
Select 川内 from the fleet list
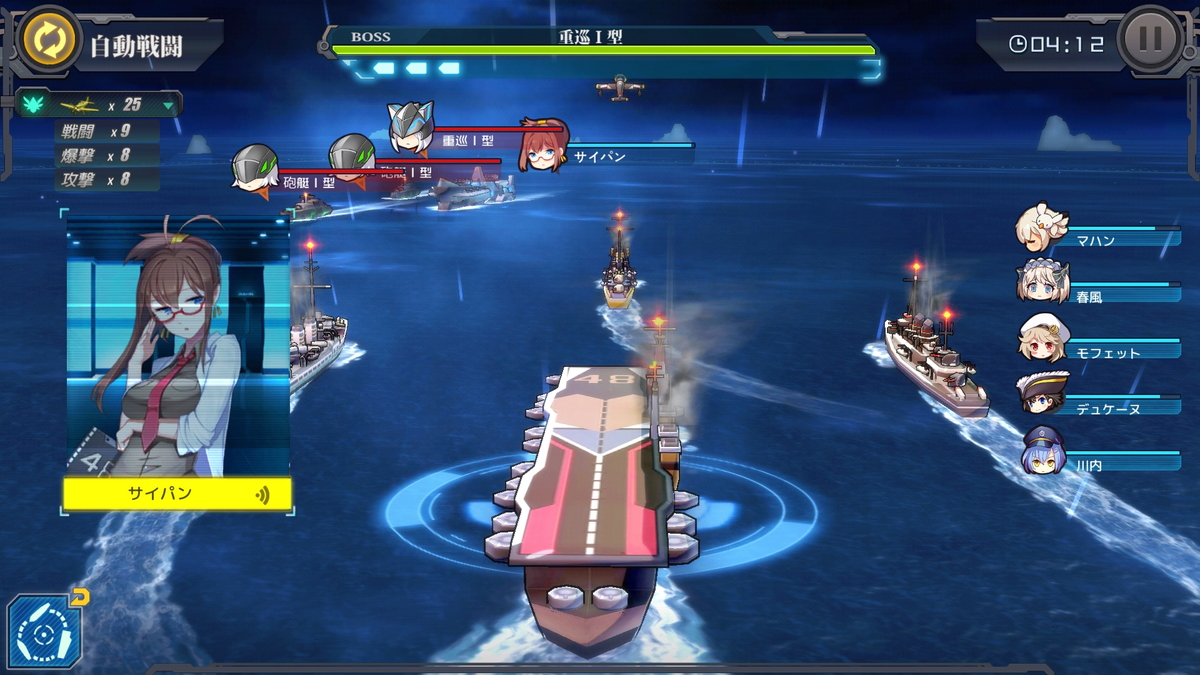coord(1042,450)
